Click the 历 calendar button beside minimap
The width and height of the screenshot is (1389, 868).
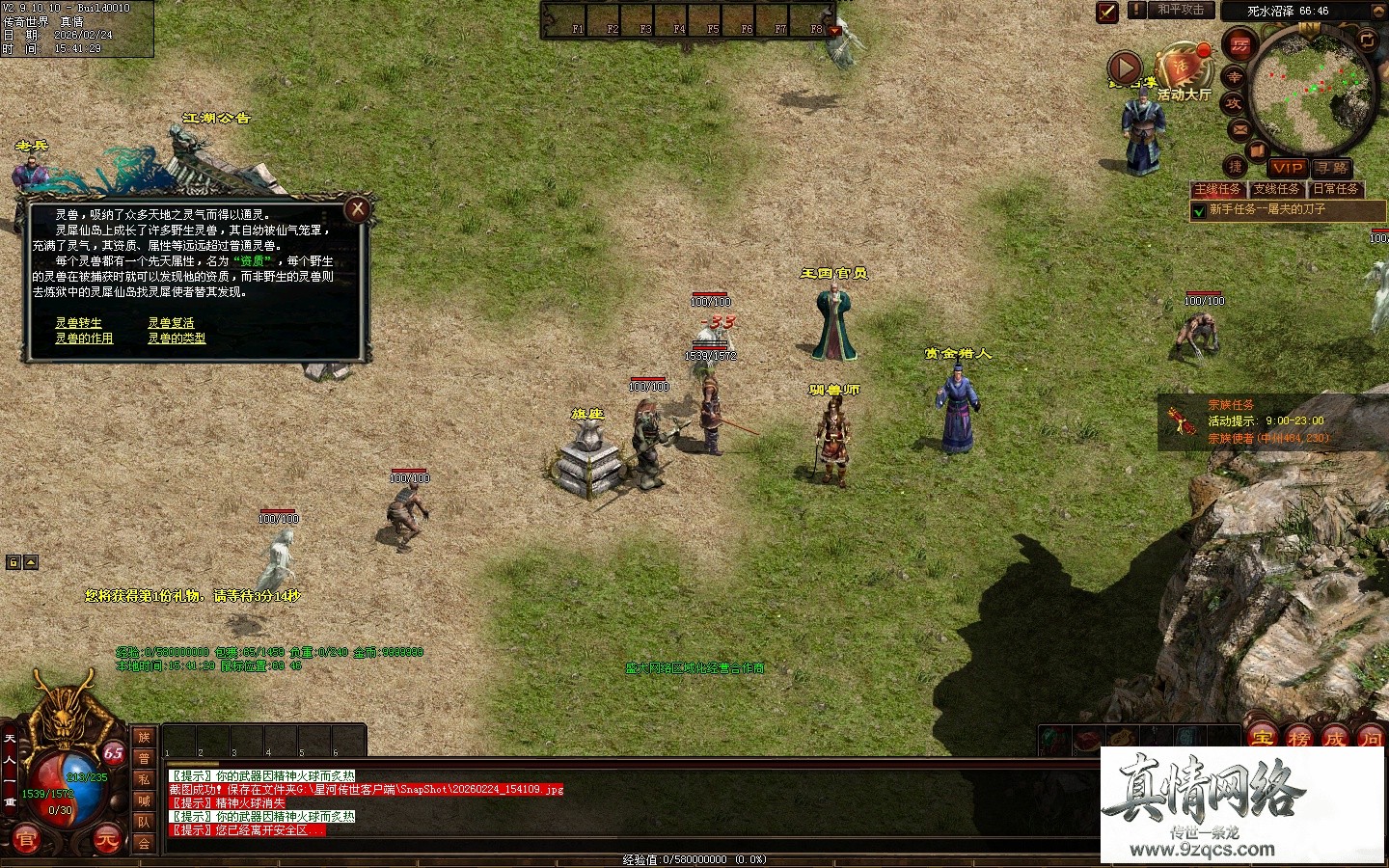[x=1239, y=44]
